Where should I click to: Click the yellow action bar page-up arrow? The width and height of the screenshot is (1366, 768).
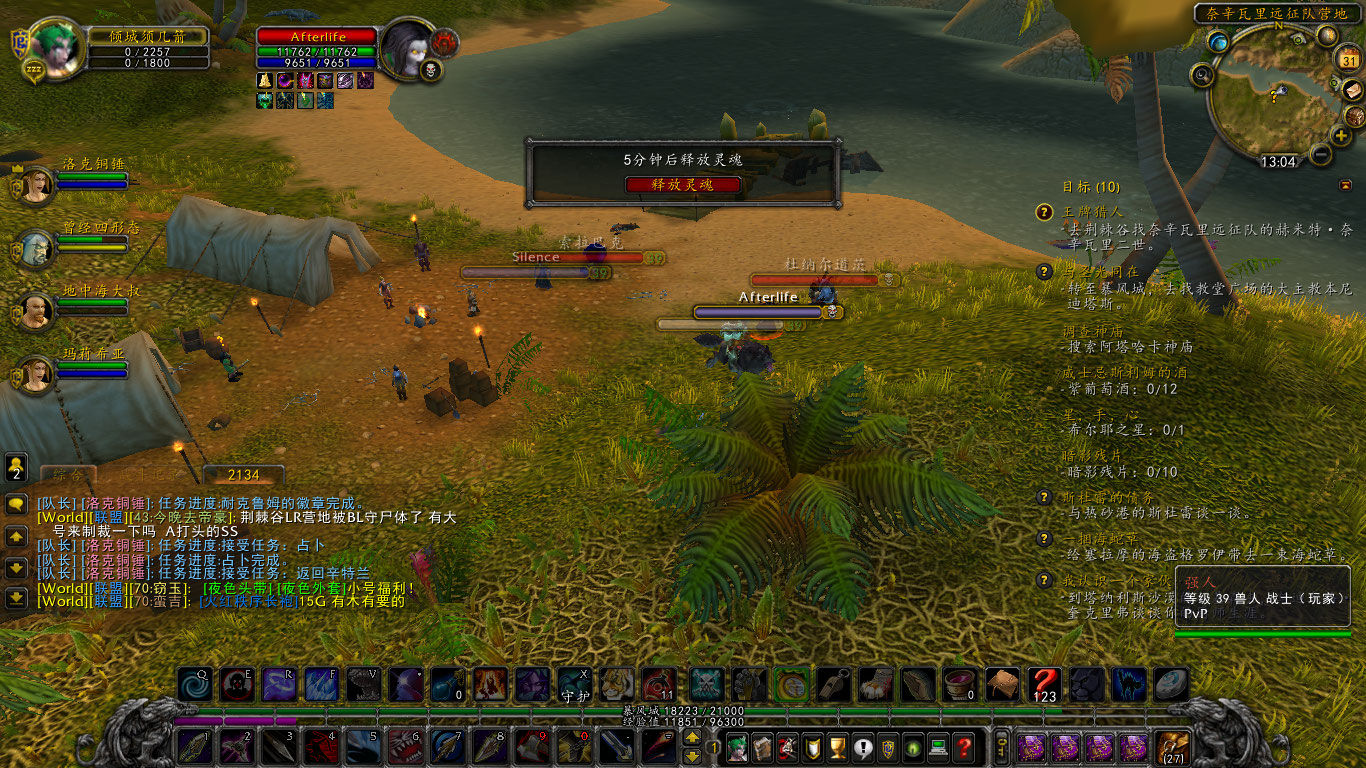point(692,738)
